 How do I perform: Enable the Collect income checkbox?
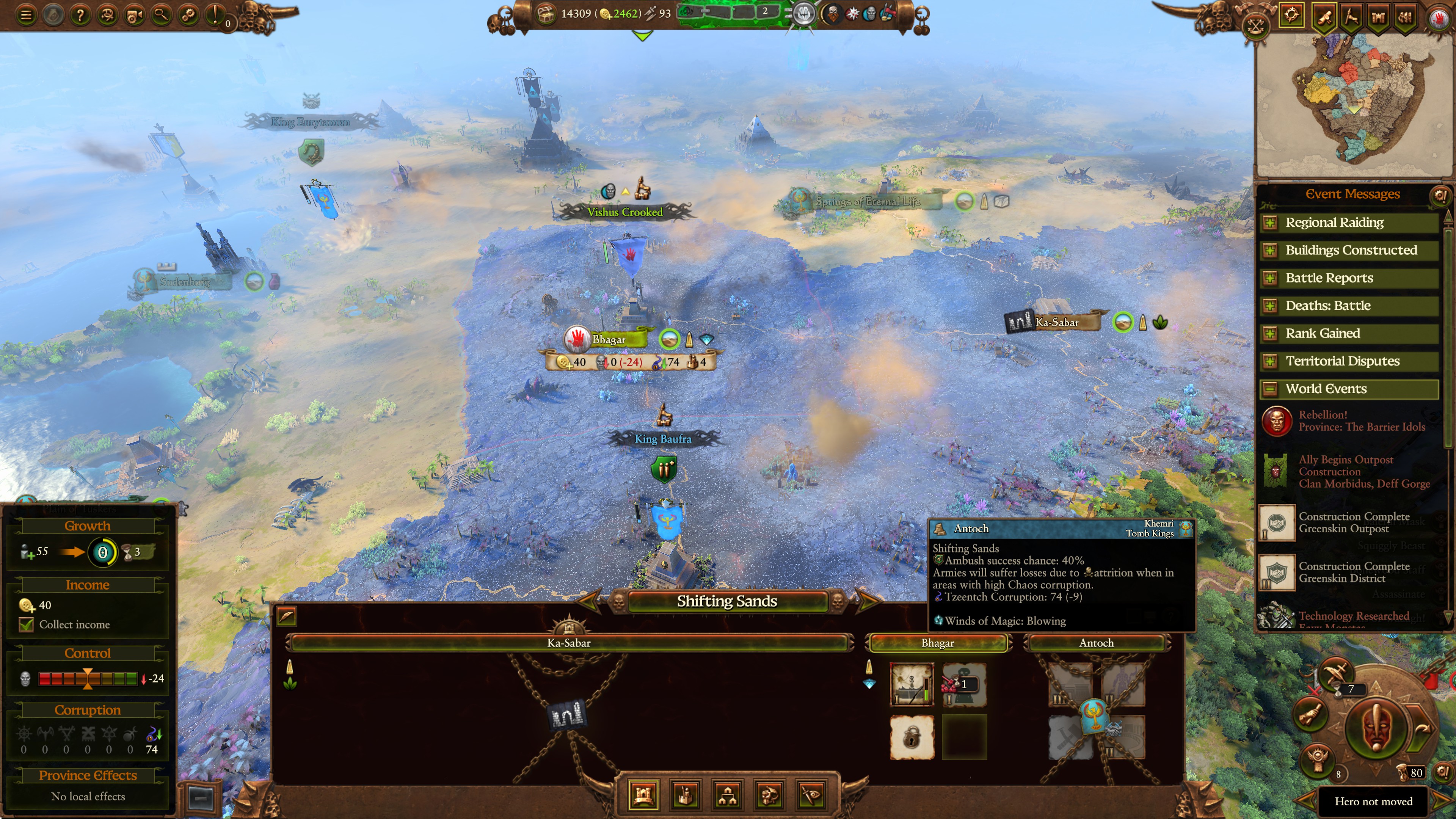tap(27, 624)
